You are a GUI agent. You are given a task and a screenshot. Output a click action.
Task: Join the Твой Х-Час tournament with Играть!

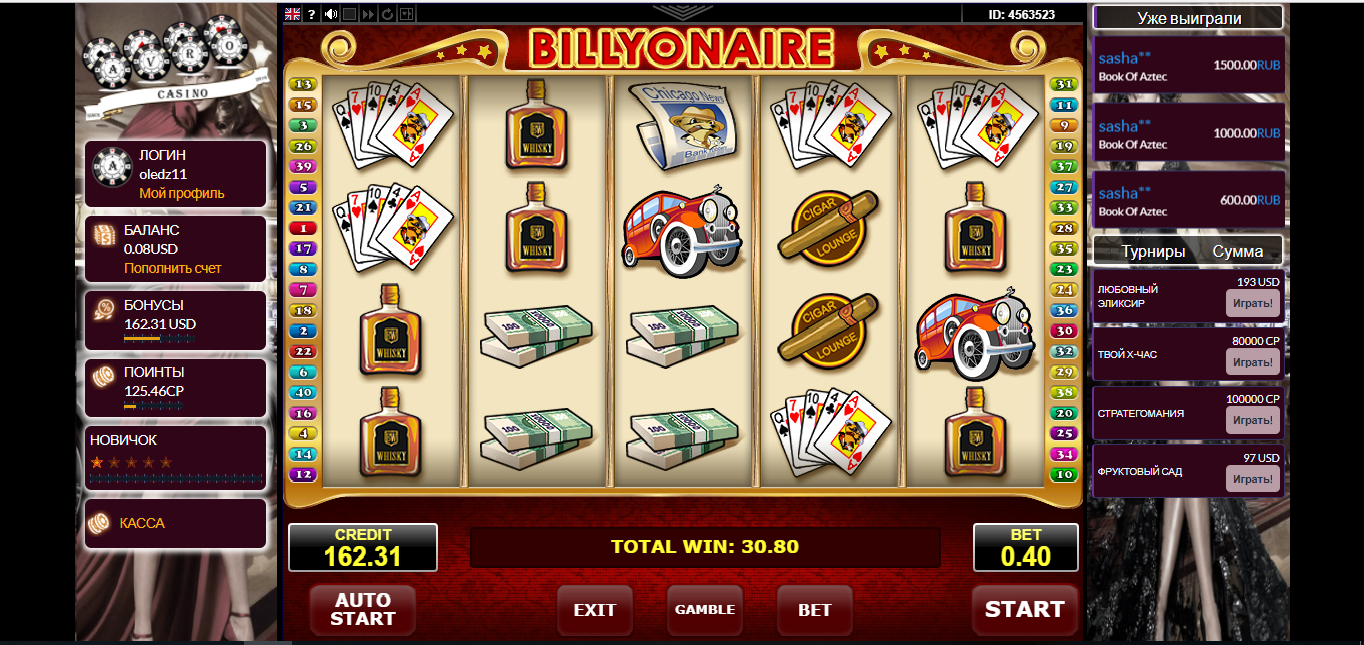point(1252,361)
